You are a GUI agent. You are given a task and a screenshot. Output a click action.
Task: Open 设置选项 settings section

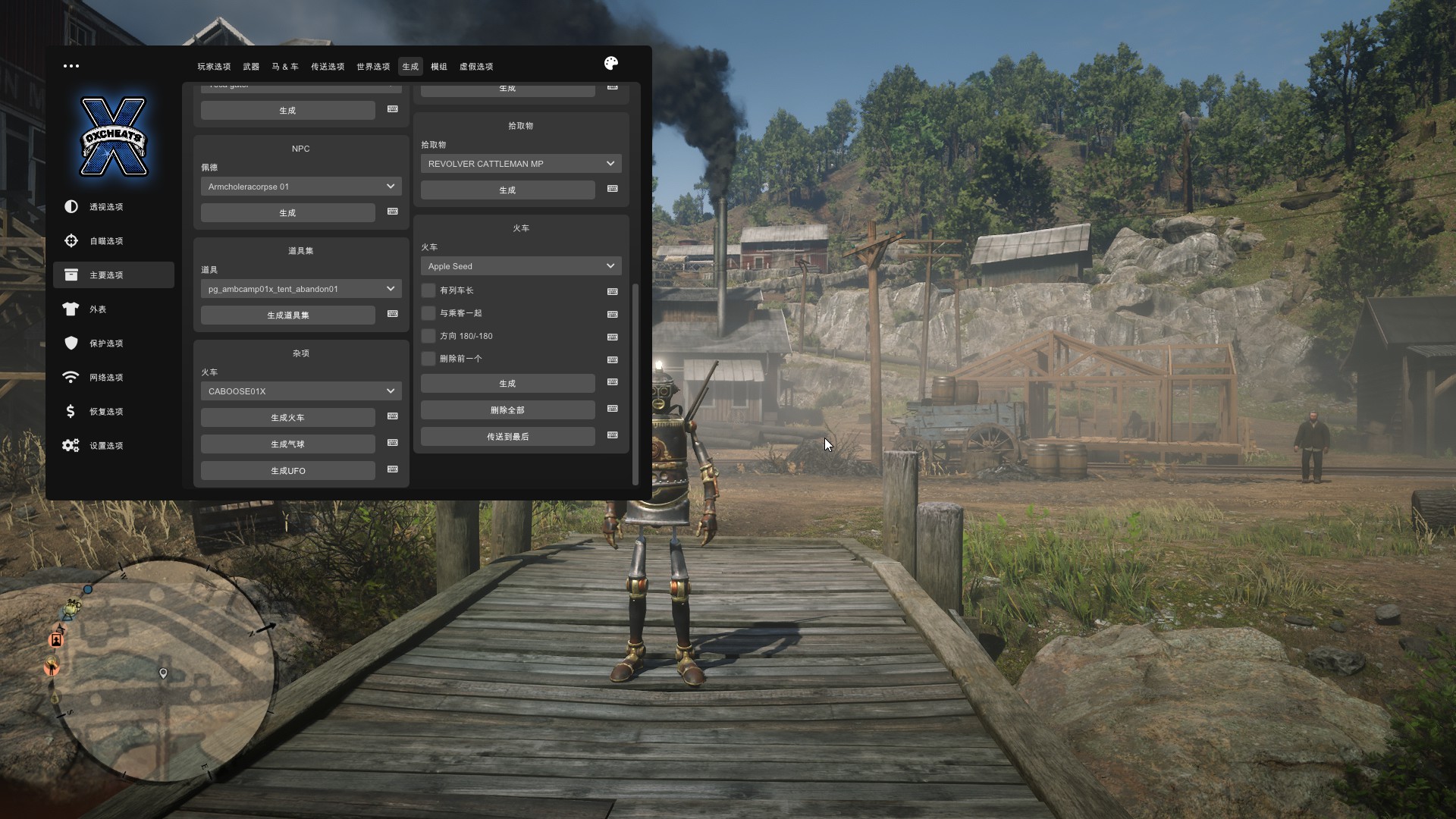(x=105, y=446)
